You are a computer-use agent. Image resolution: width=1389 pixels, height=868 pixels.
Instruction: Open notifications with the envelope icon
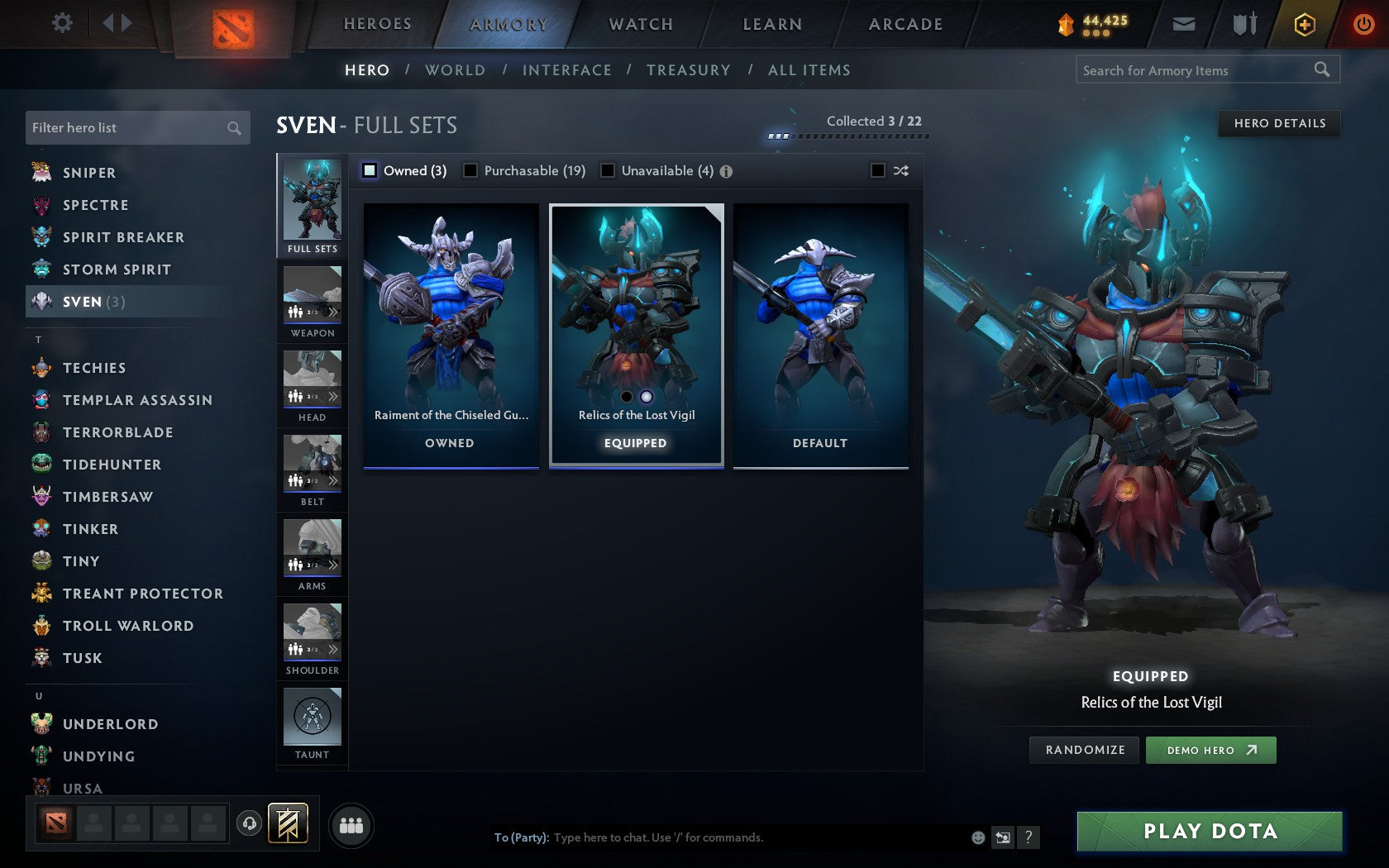tap(1184, 24)
